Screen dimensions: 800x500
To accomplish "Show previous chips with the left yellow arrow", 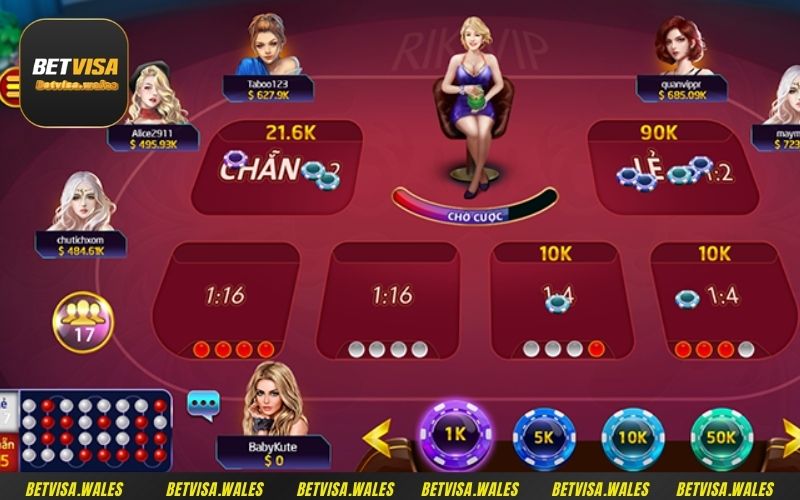I will pyautogui.click(x=377, y=437).
